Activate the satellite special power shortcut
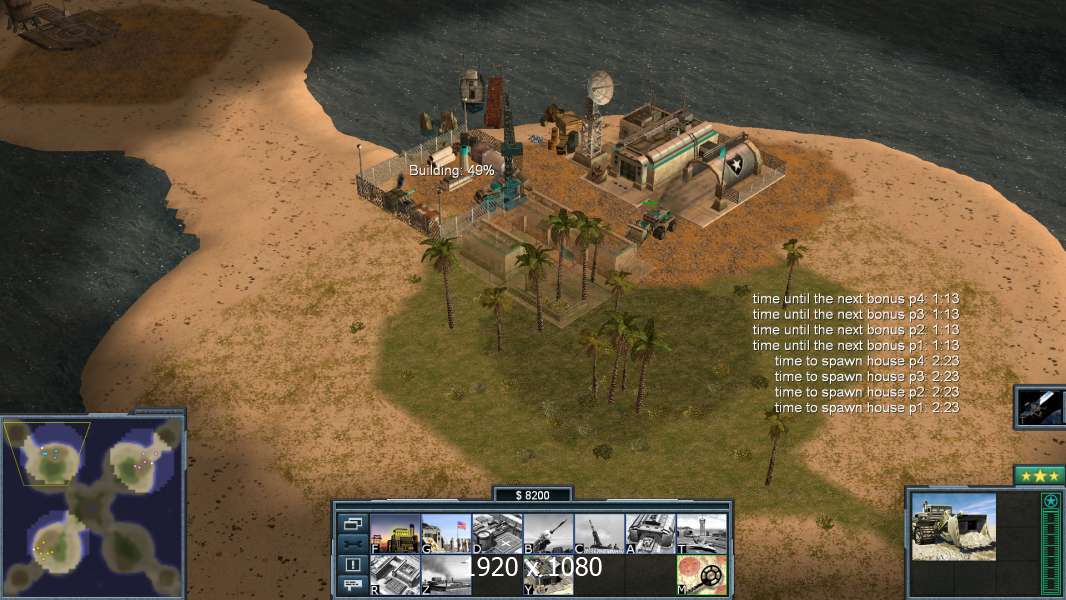 click(1040, 406)
